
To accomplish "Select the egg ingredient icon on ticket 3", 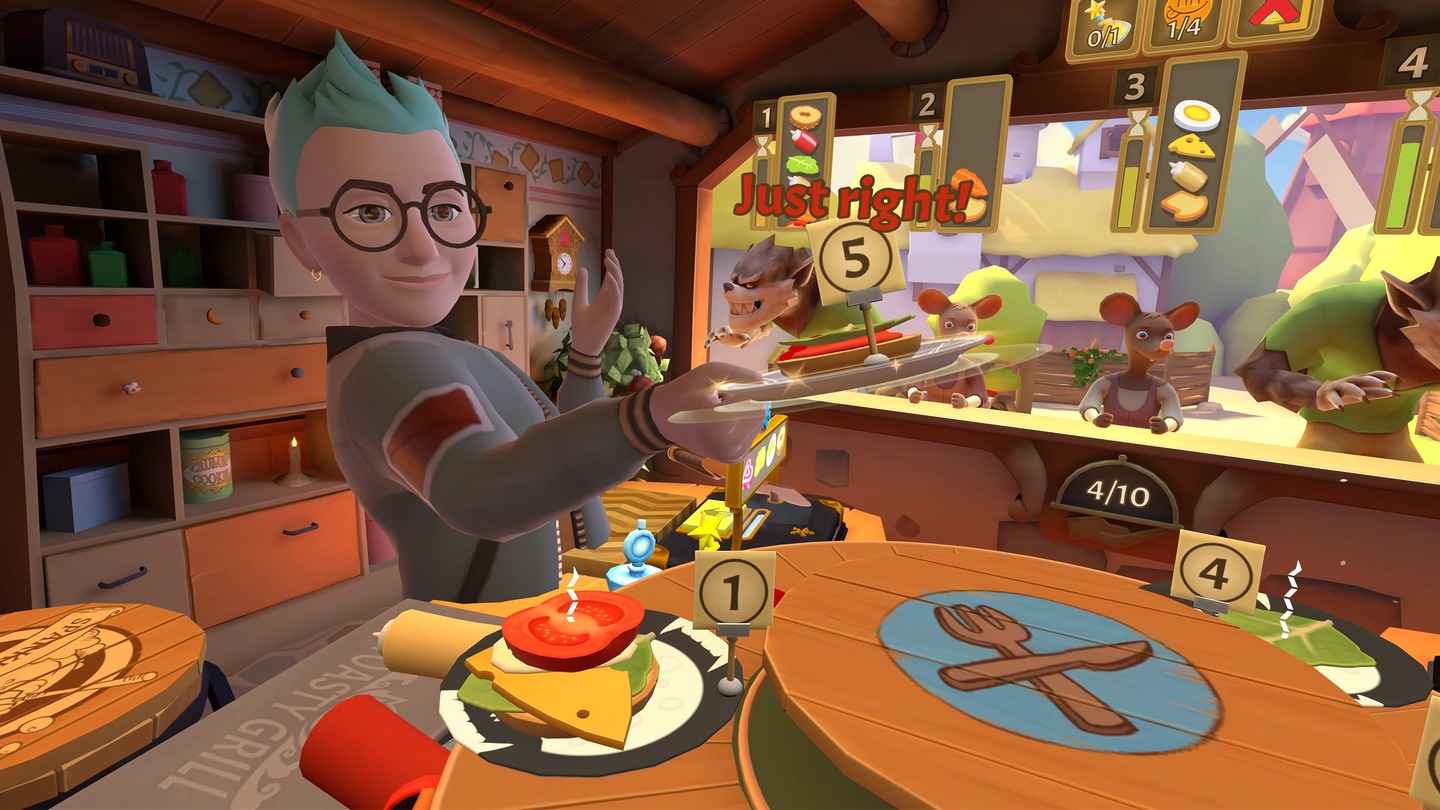I will pyautogui.click(x=1197, y=115).
